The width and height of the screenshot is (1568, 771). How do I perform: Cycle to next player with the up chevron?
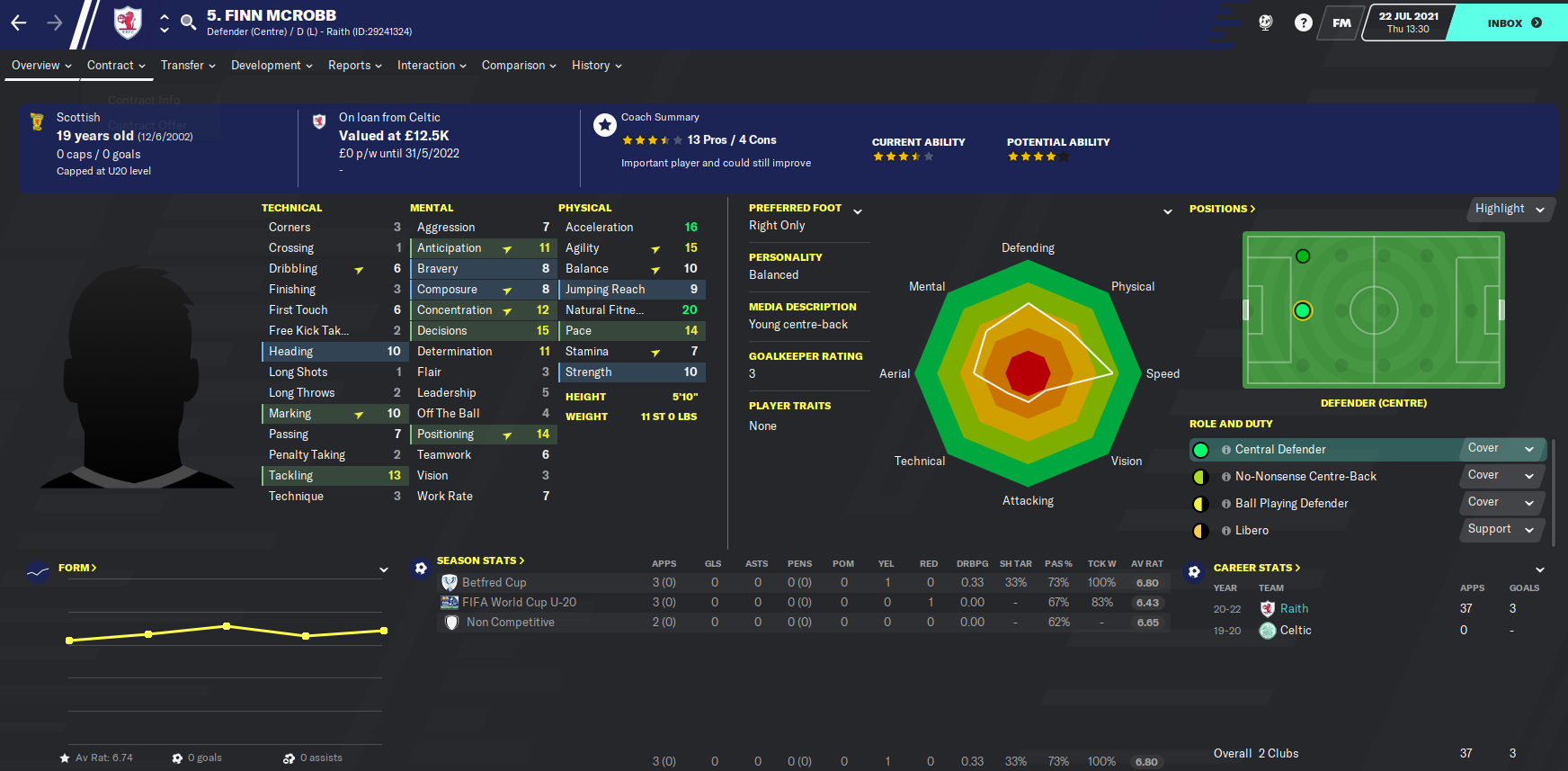tap(163, 16)
